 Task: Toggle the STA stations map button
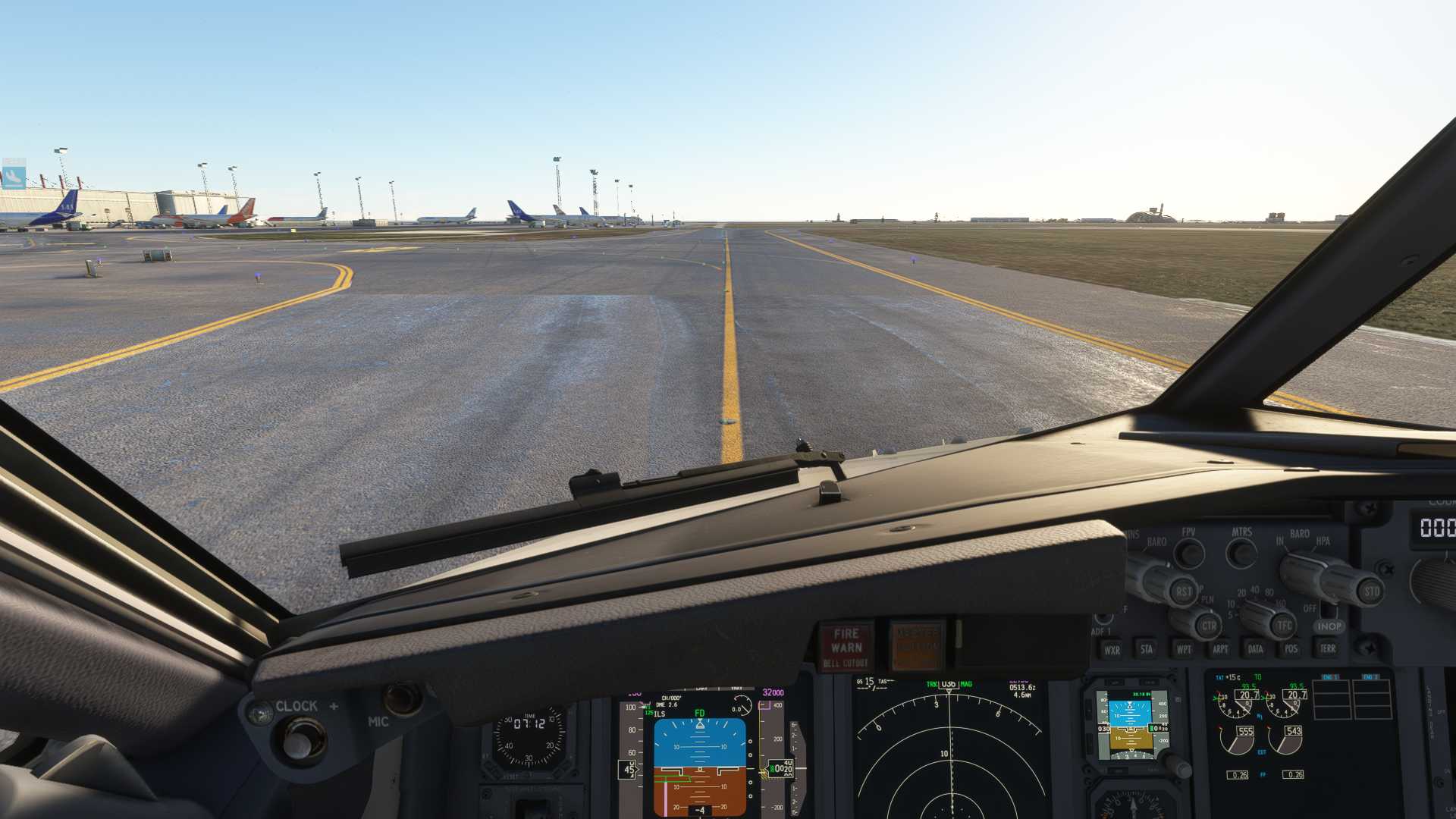(x=1147, y=649)
